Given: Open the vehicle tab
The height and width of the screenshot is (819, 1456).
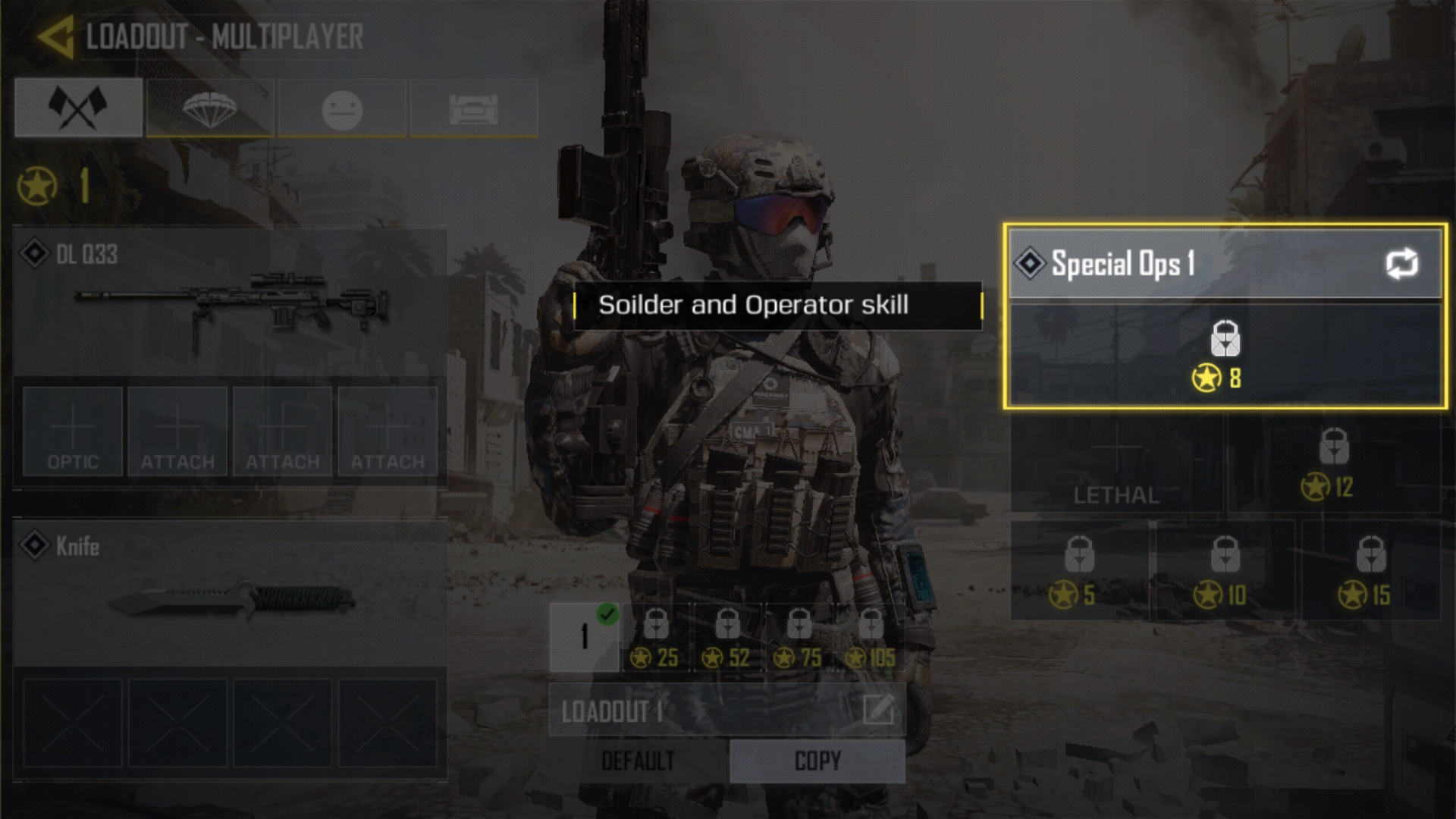Looking at the screenshot, I should [474, 109].
